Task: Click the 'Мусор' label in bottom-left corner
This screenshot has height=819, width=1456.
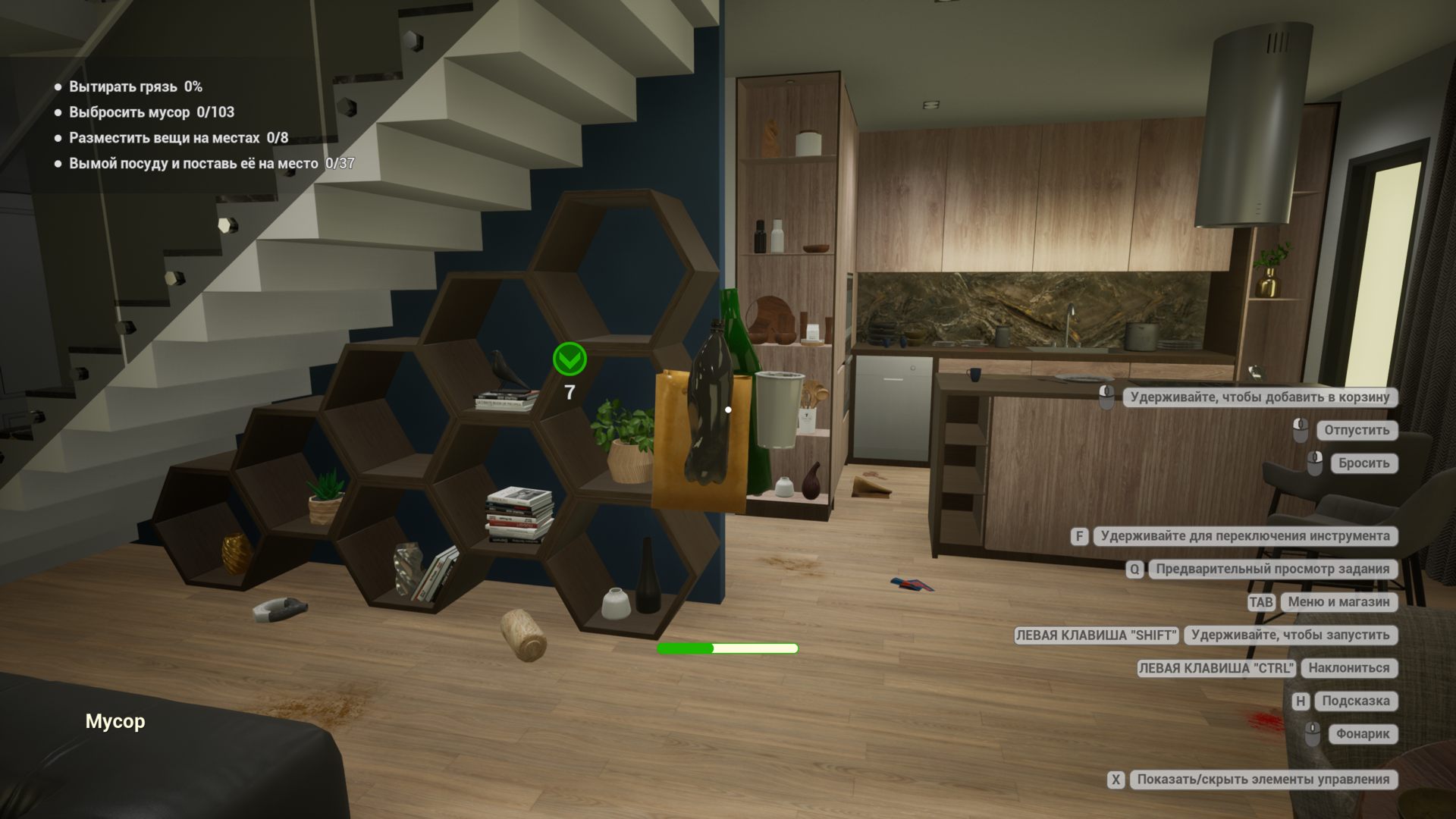Action: click(x=115, y=721)
